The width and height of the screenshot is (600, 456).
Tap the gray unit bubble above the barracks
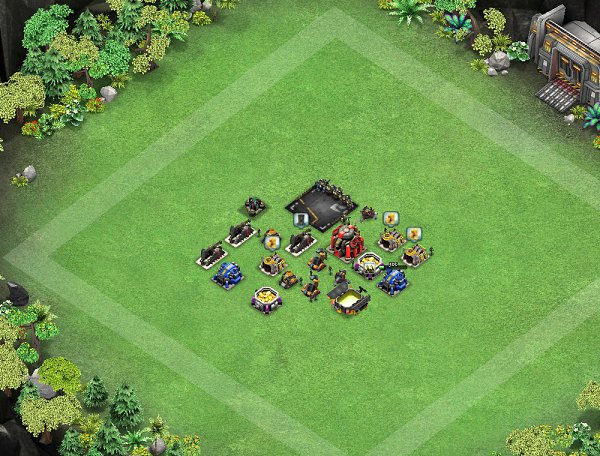pyautogui.click(x=300, y=220)
